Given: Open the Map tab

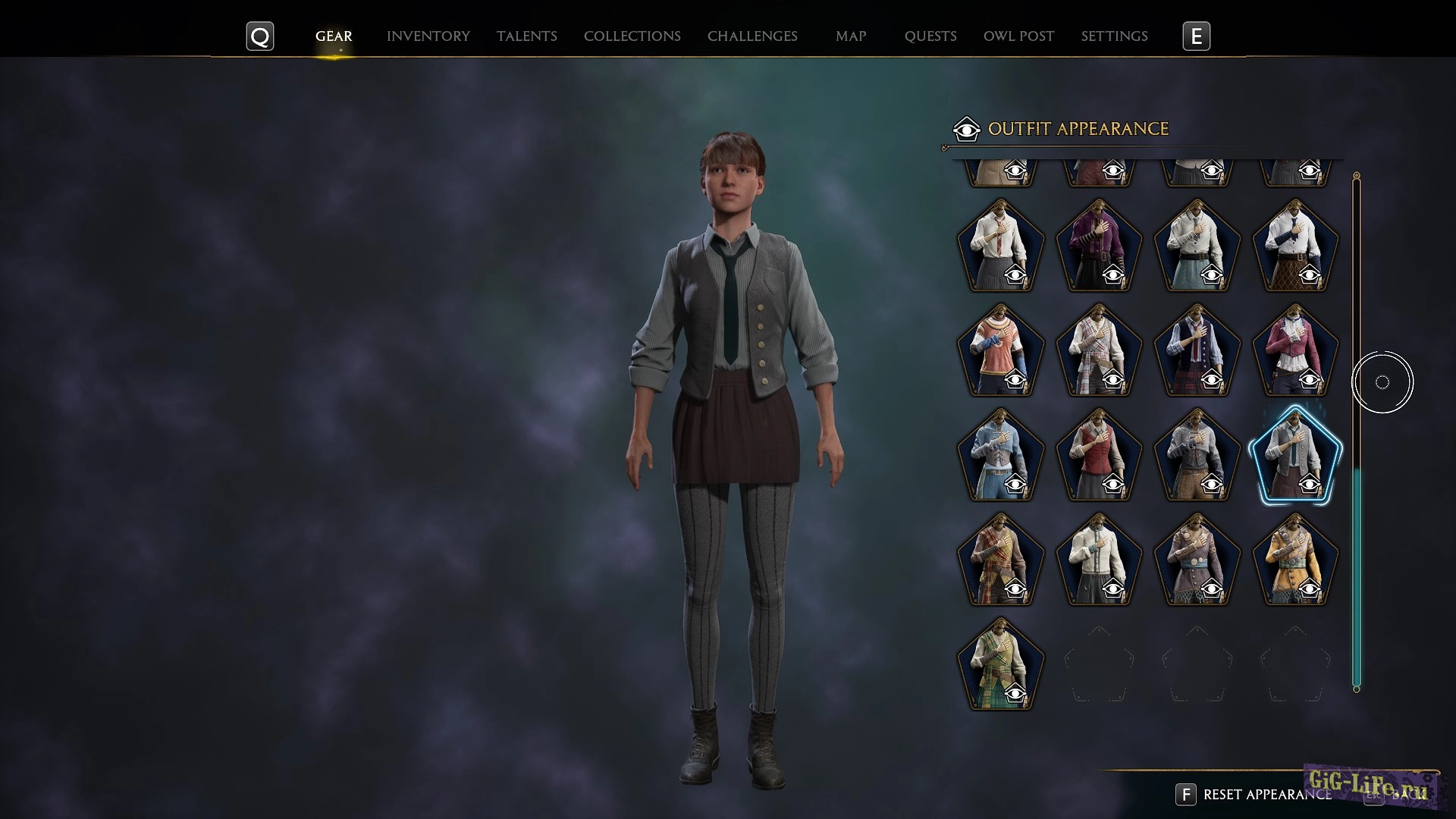Looking at the screenshot, I should coord(850,36).
